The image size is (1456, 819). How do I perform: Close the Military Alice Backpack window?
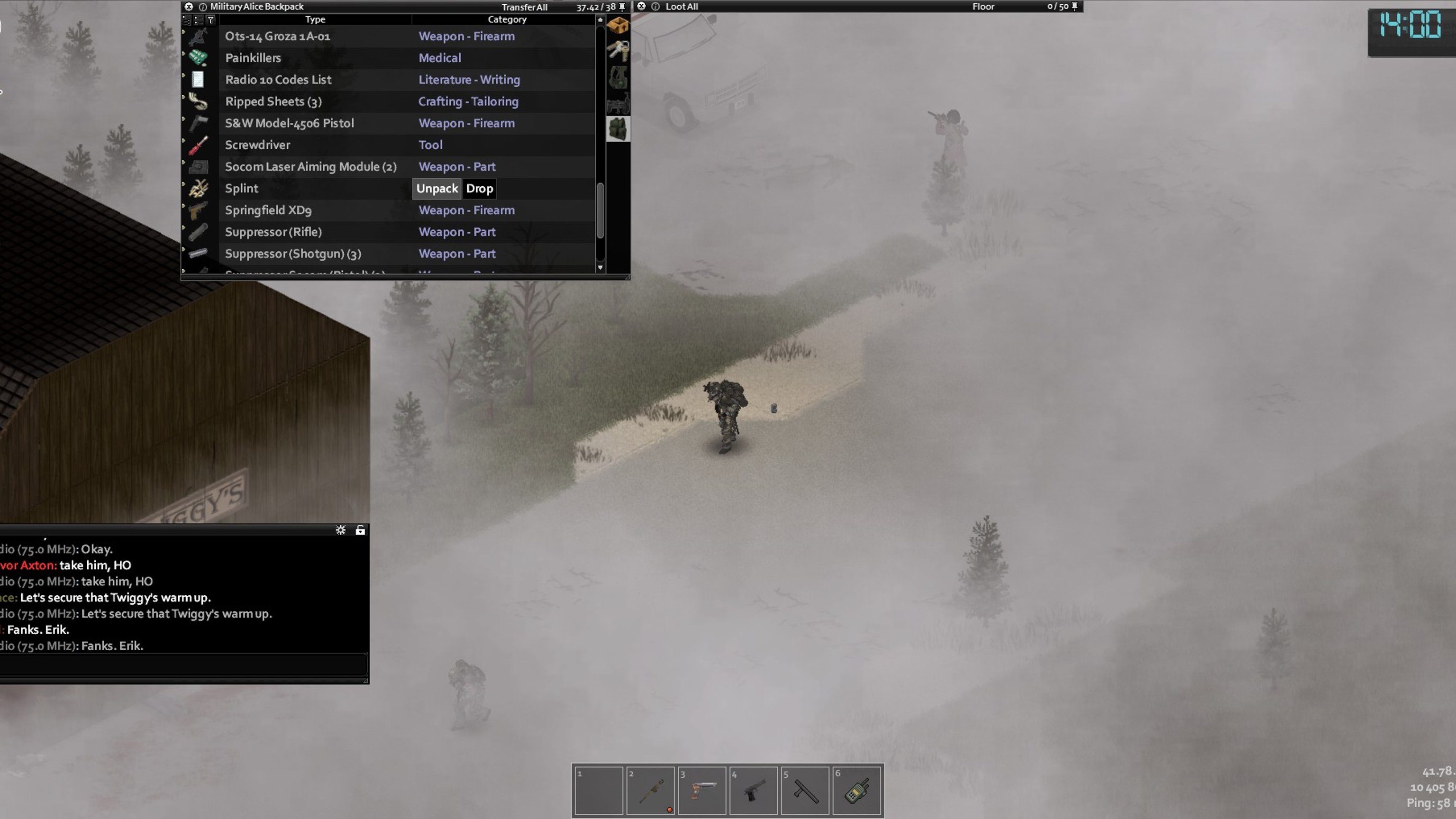(189, 7)
